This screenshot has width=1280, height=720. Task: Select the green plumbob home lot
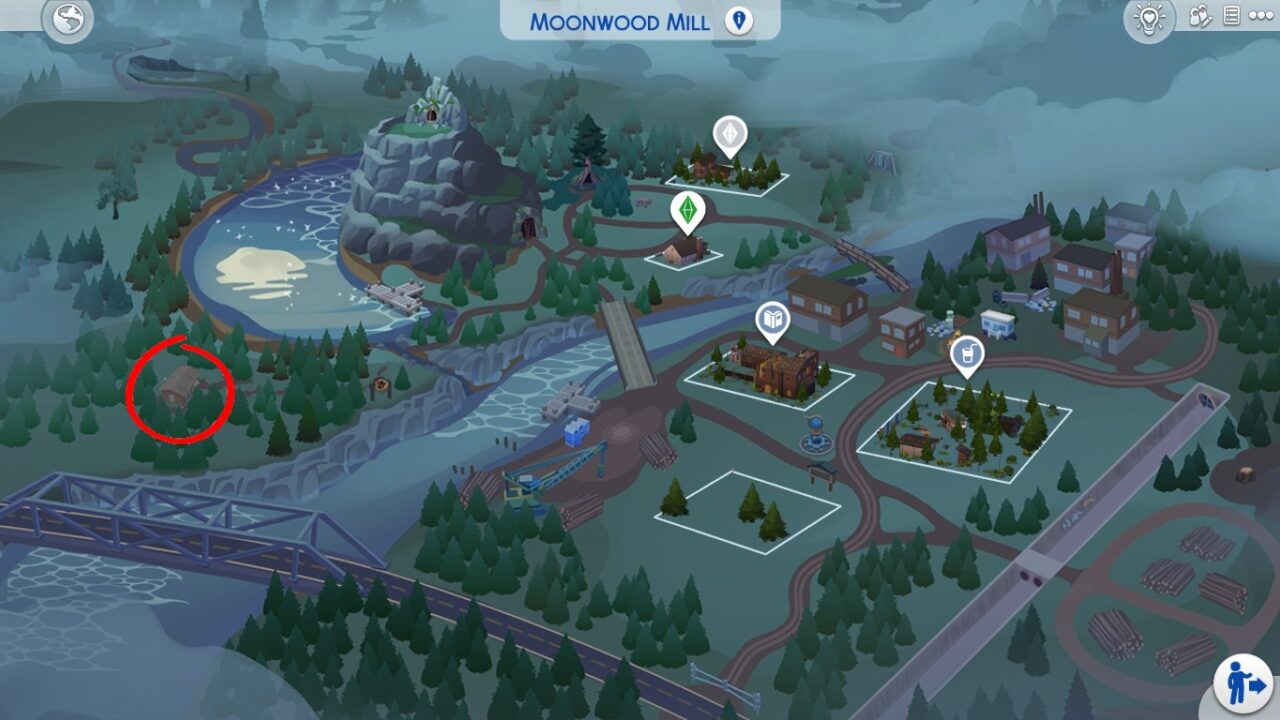point(687,210)
